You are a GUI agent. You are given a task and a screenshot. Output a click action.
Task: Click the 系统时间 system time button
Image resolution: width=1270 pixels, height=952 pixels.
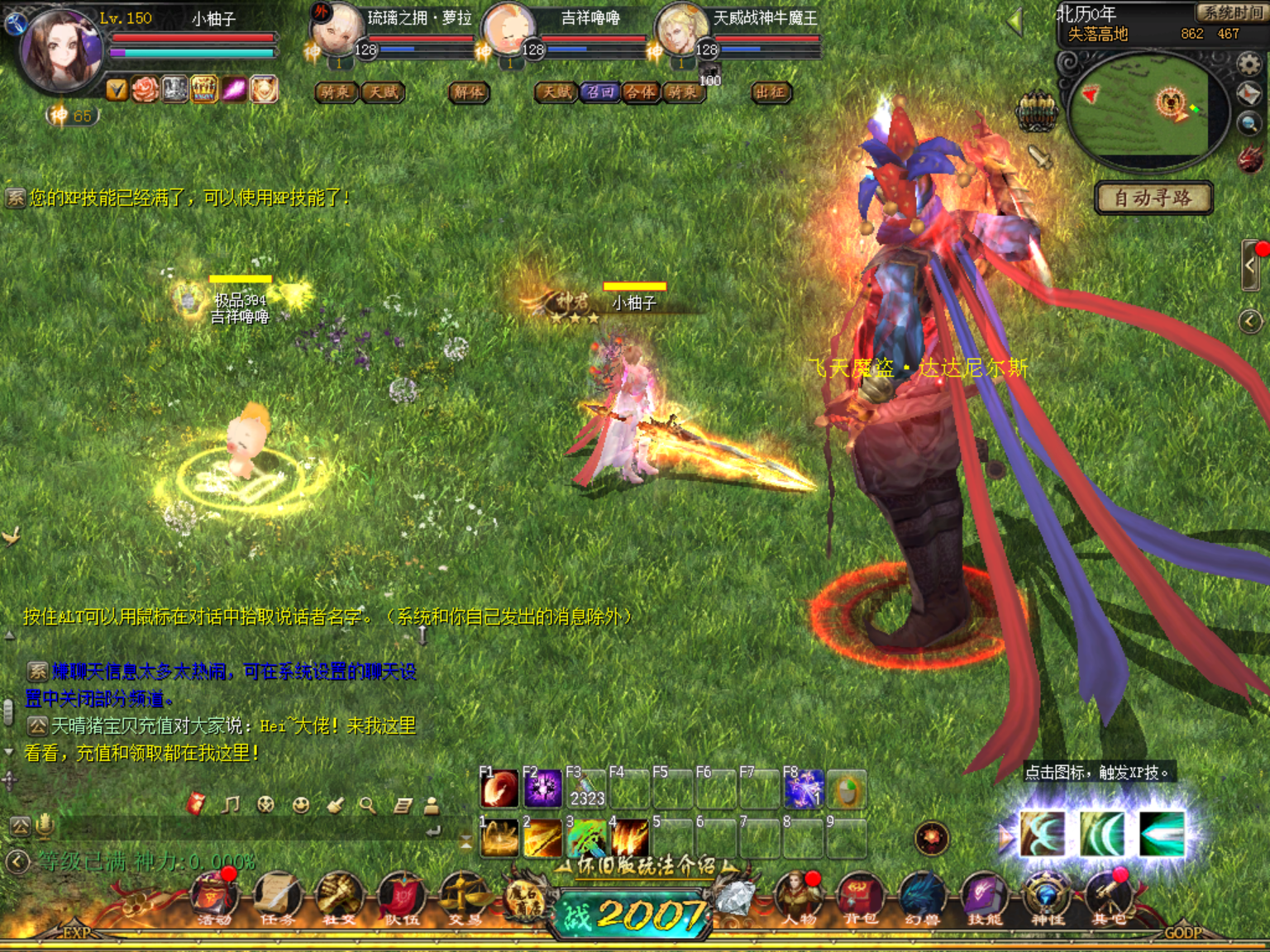click(1232, 12)
